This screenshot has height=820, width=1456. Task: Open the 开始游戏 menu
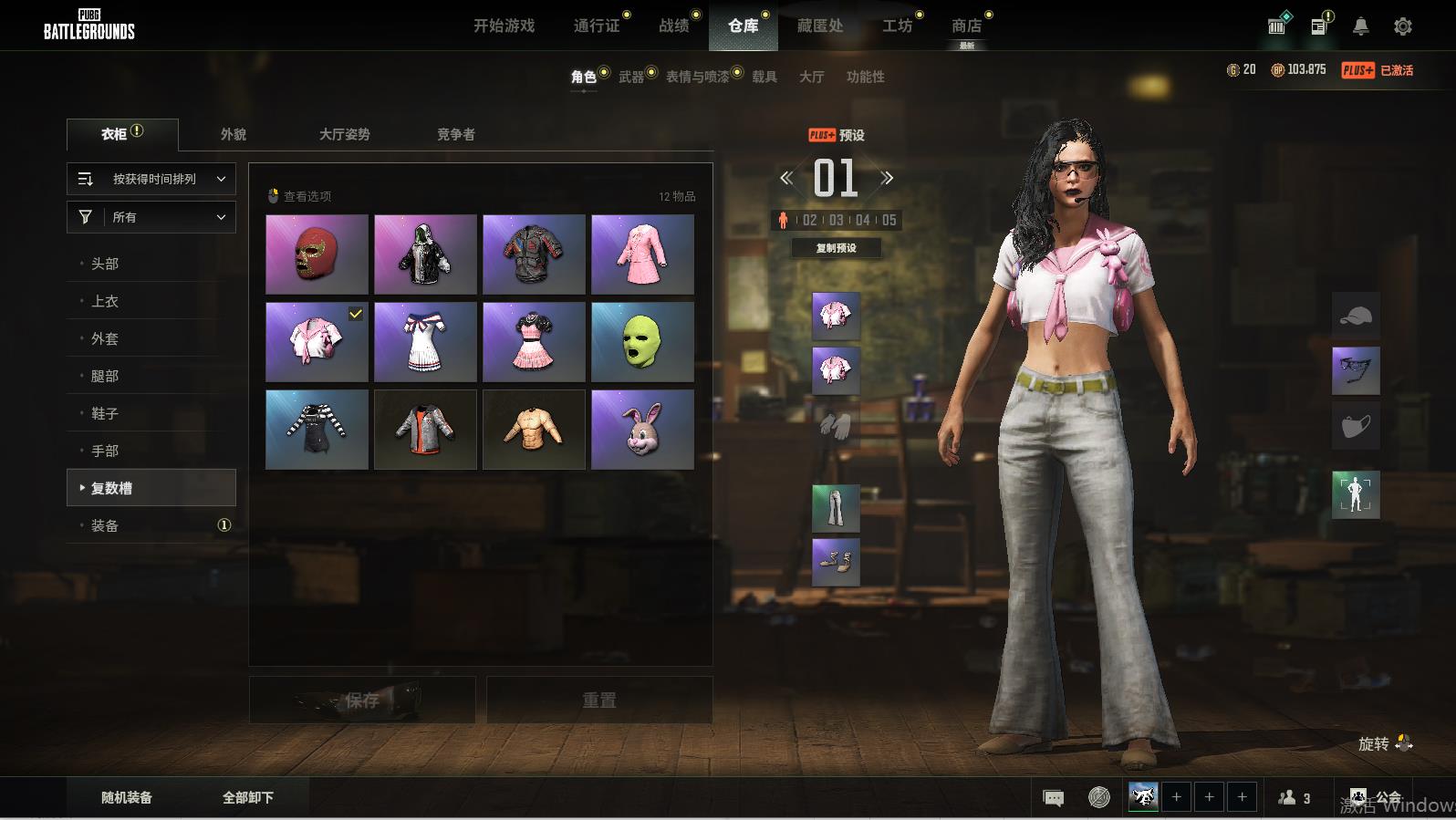tap(504, 26)
